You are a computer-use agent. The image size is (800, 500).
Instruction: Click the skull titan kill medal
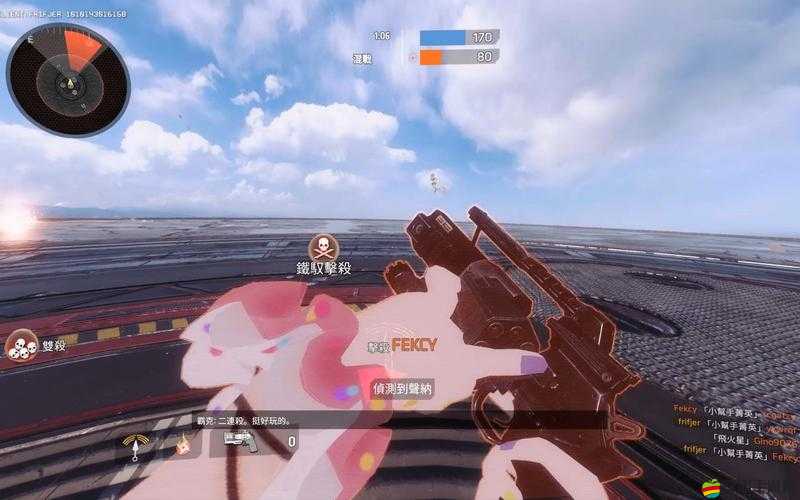[x=323, y=246]
